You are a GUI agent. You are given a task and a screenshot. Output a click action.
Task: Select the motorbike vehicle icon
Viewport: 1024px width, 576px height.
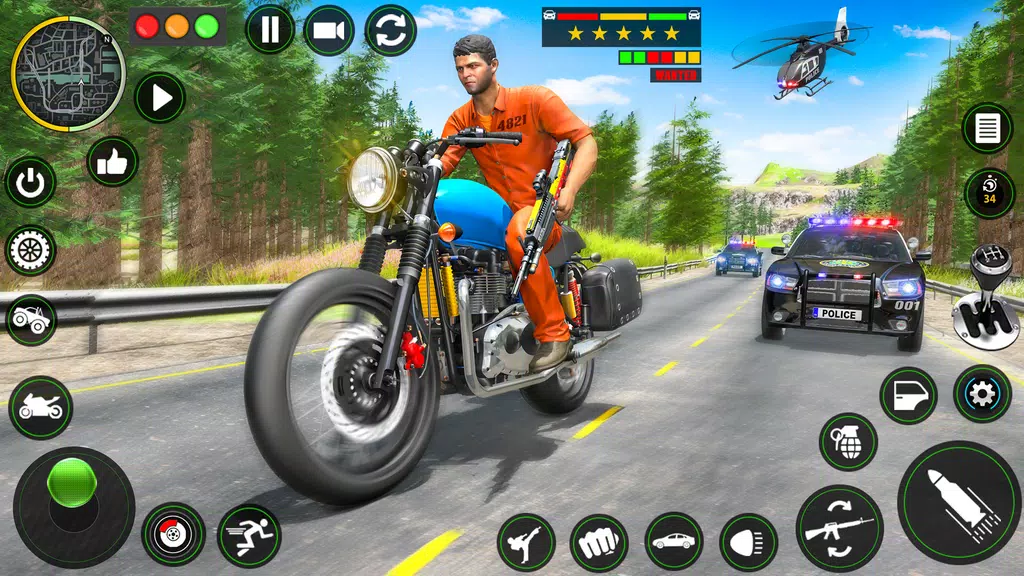(x=41, y=407)
